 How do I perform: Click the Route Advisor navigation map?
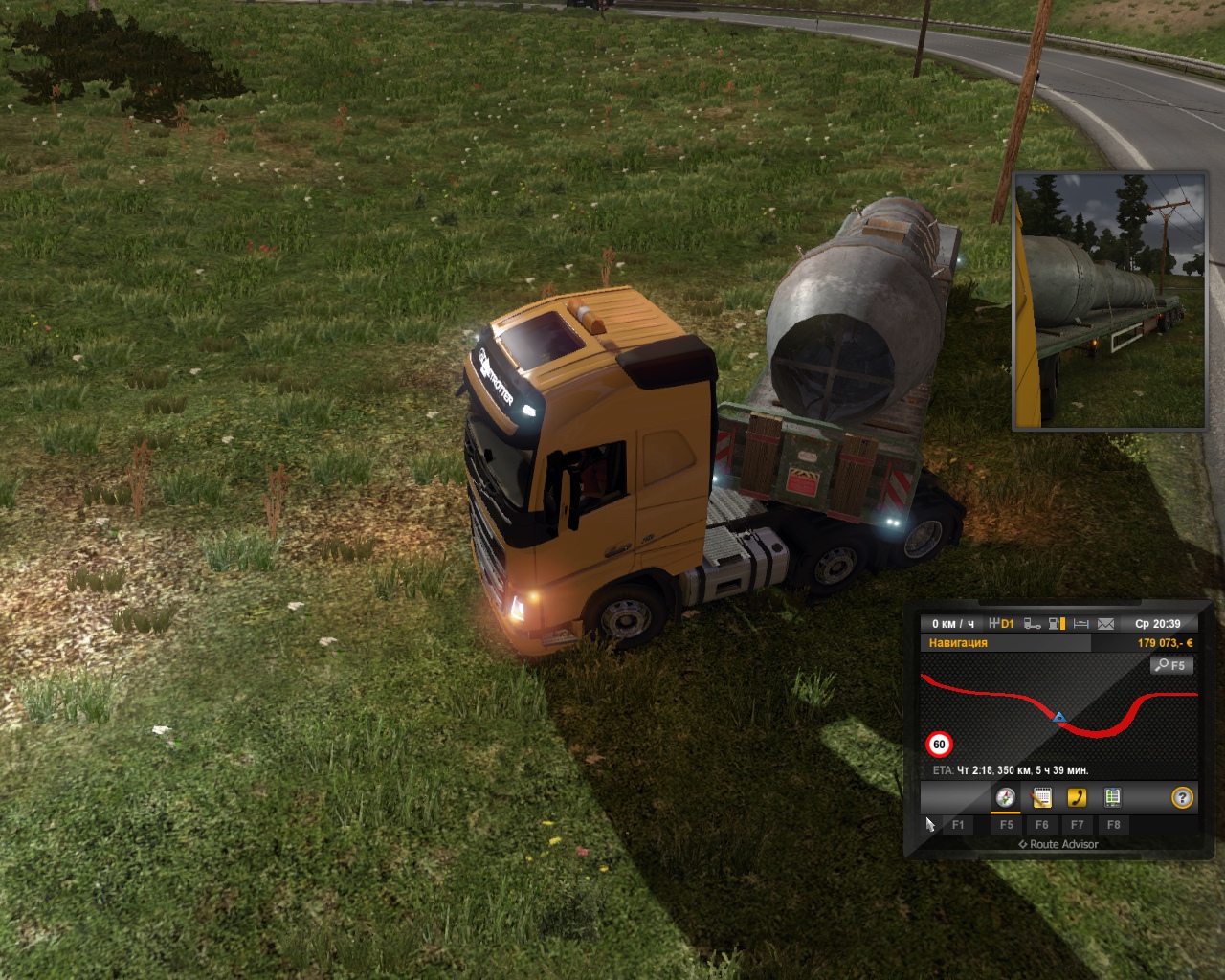pyautogui.click(x=1058, y=713)
